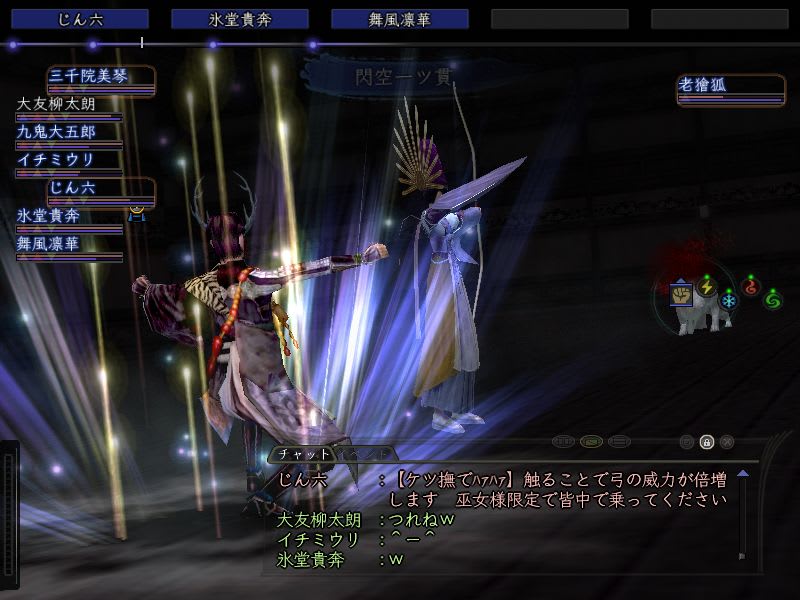Choose the lightning bolt element icon

coord(707,287)
